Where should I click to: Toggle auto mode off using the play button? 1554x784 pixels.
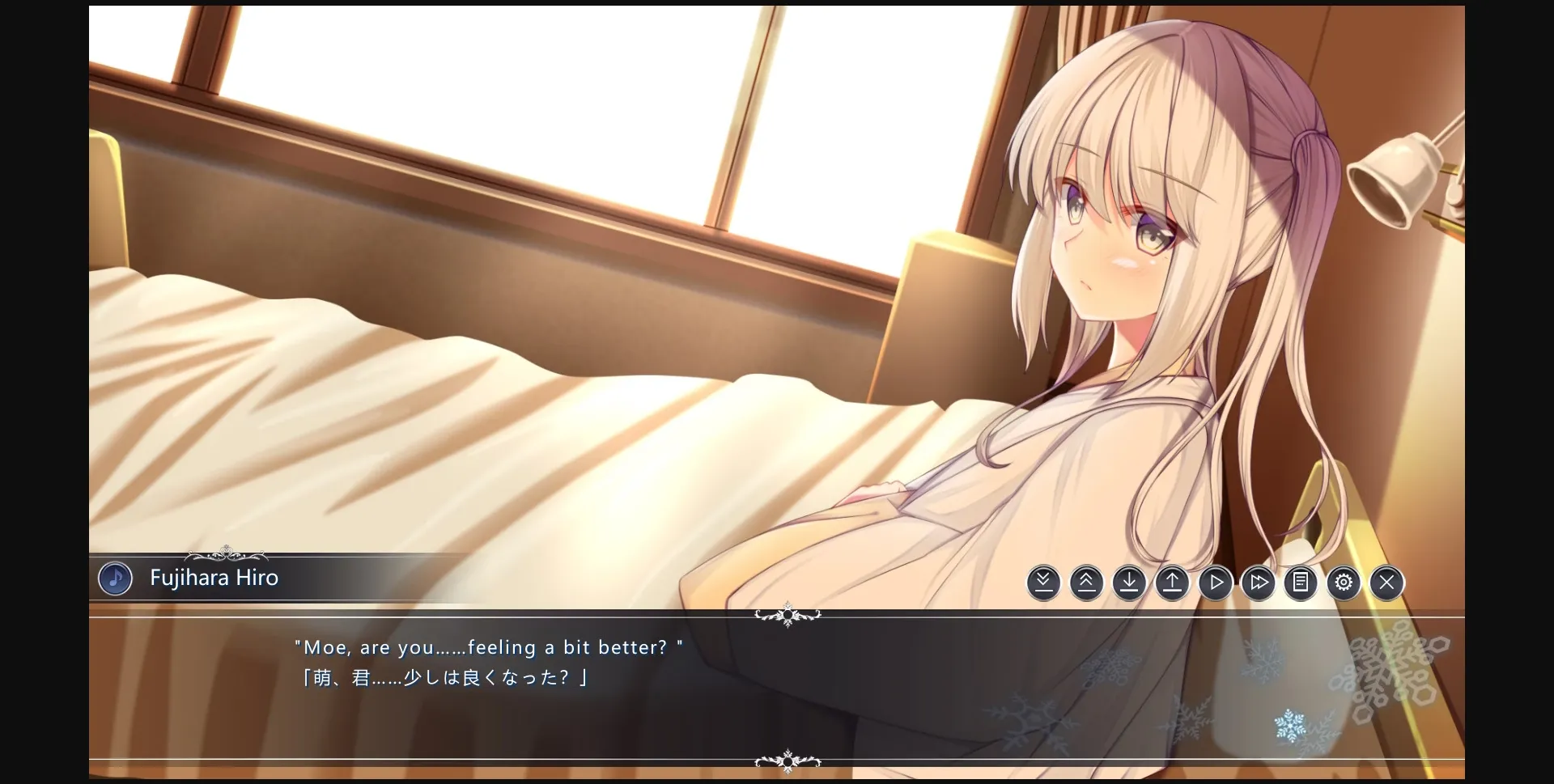pos(1215,582)
